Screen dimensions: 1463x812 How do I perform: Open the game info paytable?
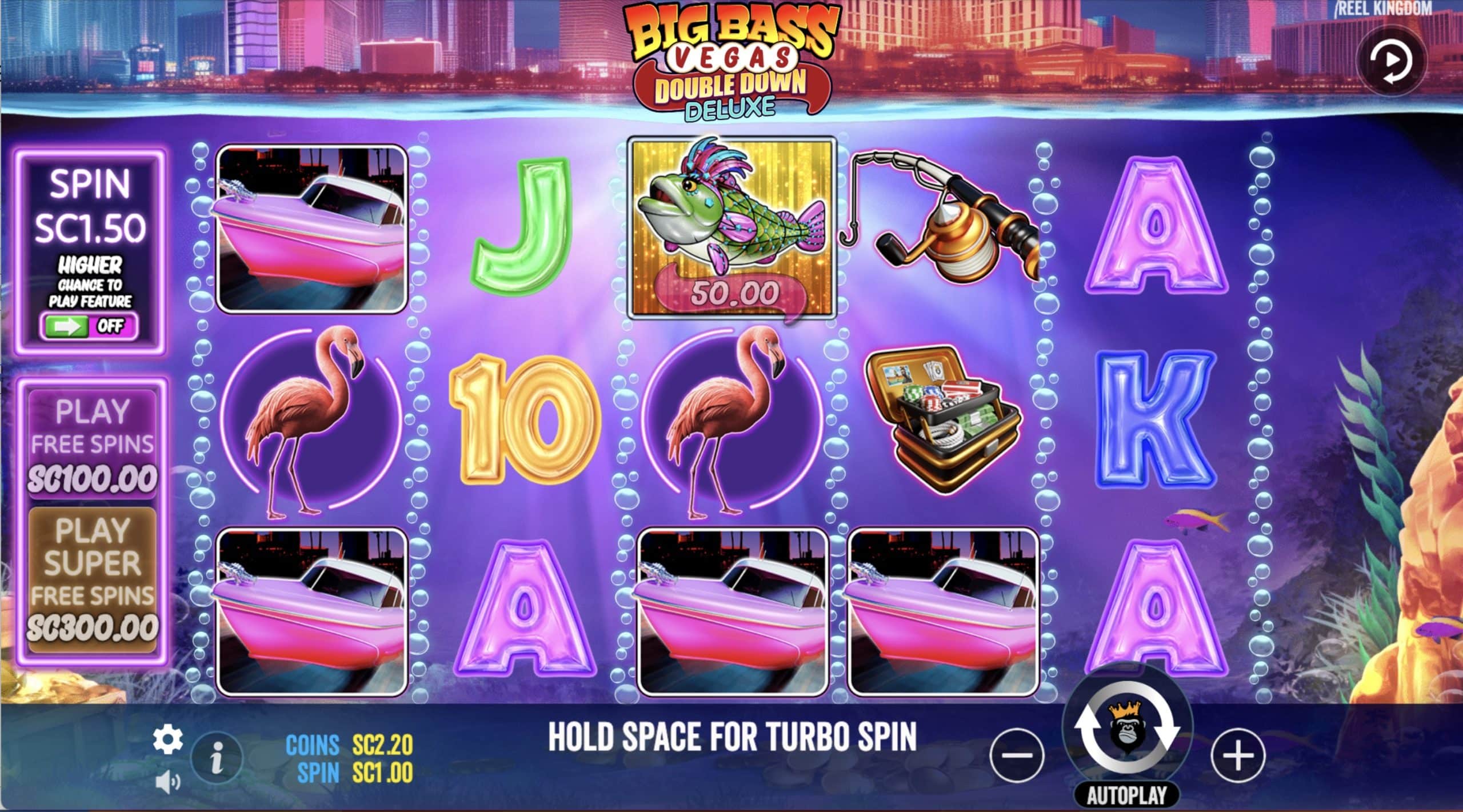point(217,759)
